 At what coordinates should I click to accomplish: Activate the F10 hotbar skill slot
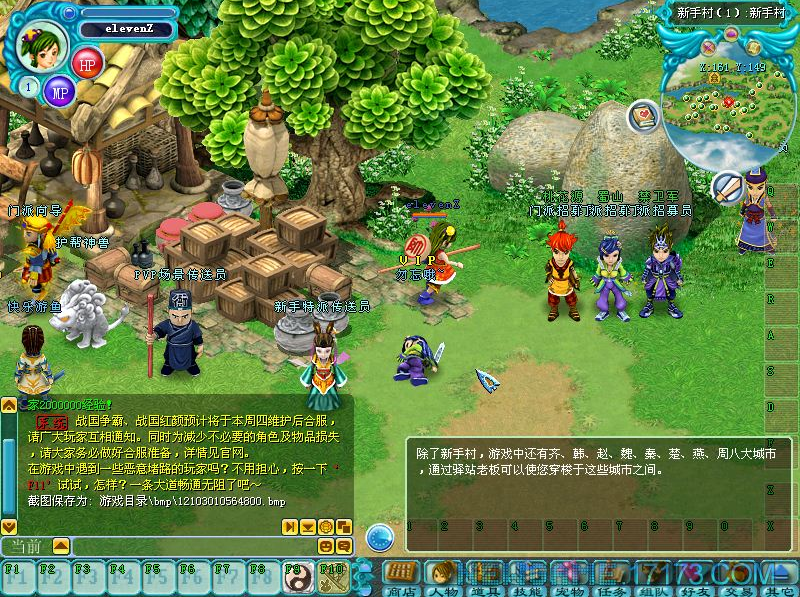[331, 577]
